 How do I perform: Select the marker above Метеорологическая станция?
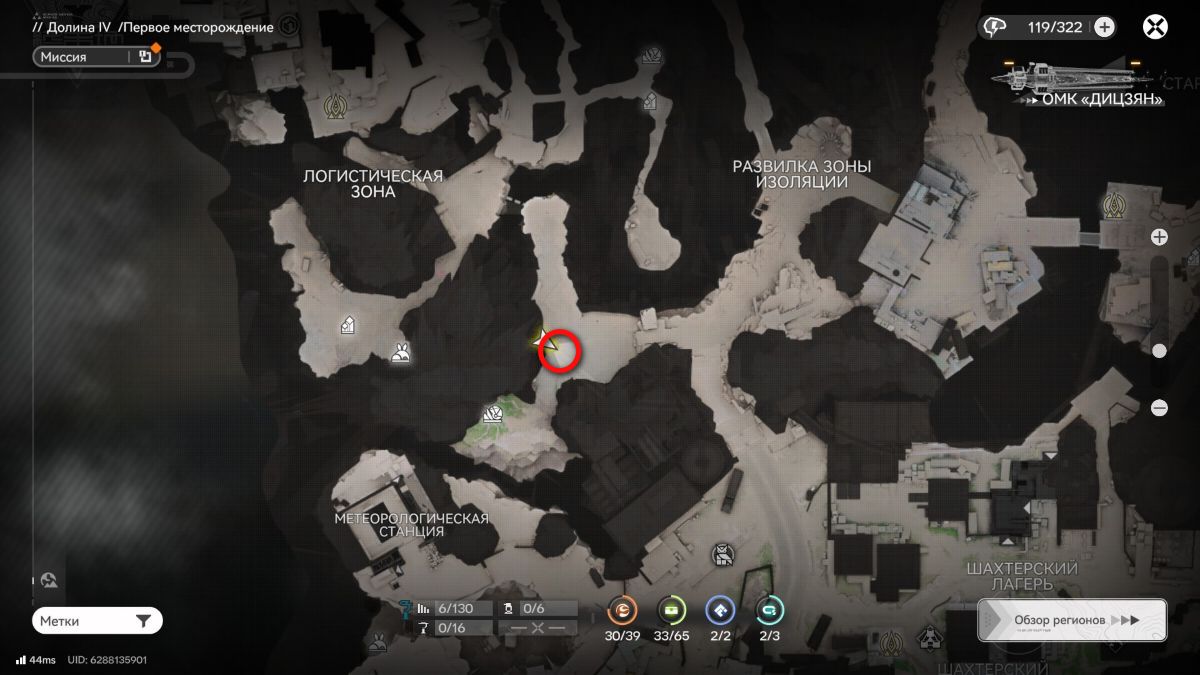coord(492,414)
